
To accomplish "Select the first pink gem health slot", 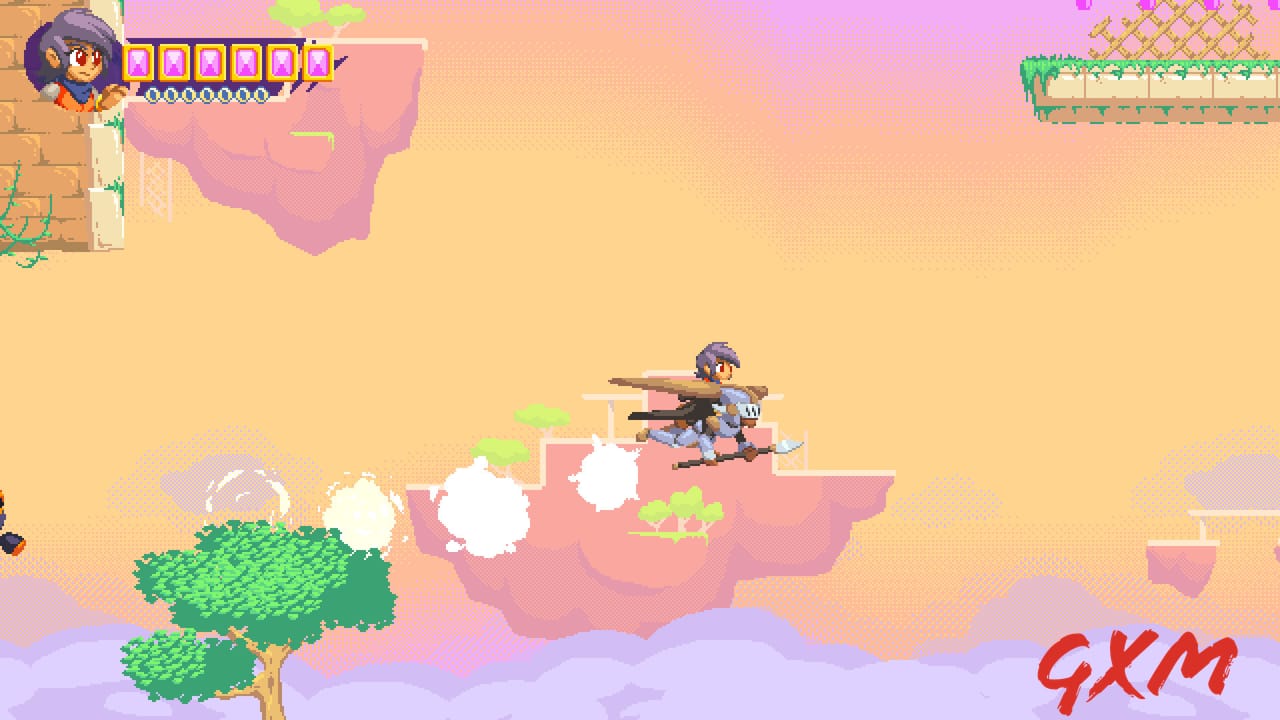I will click(138, 62).
